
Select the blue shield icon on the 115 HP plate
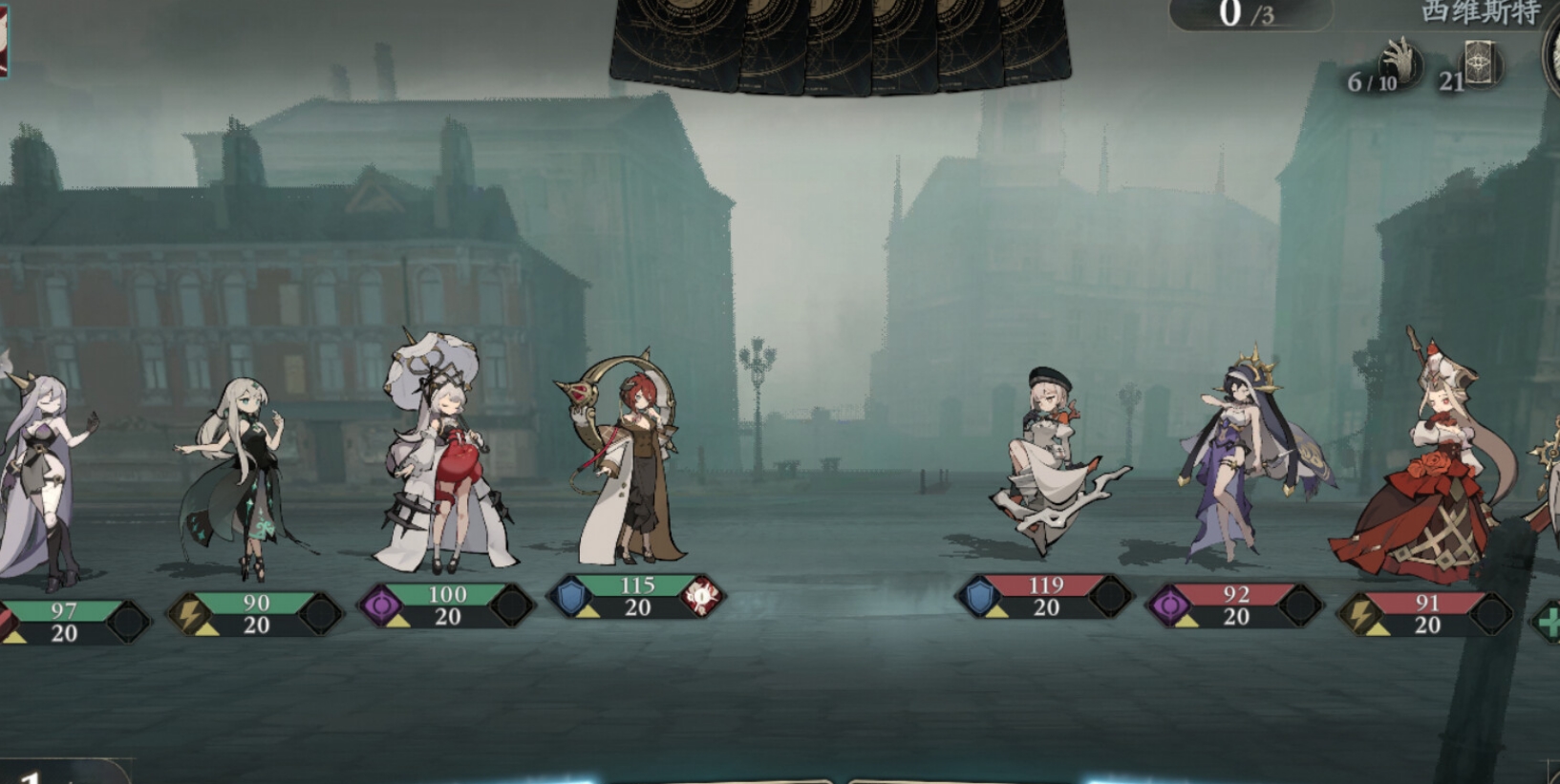click(571, 597)
